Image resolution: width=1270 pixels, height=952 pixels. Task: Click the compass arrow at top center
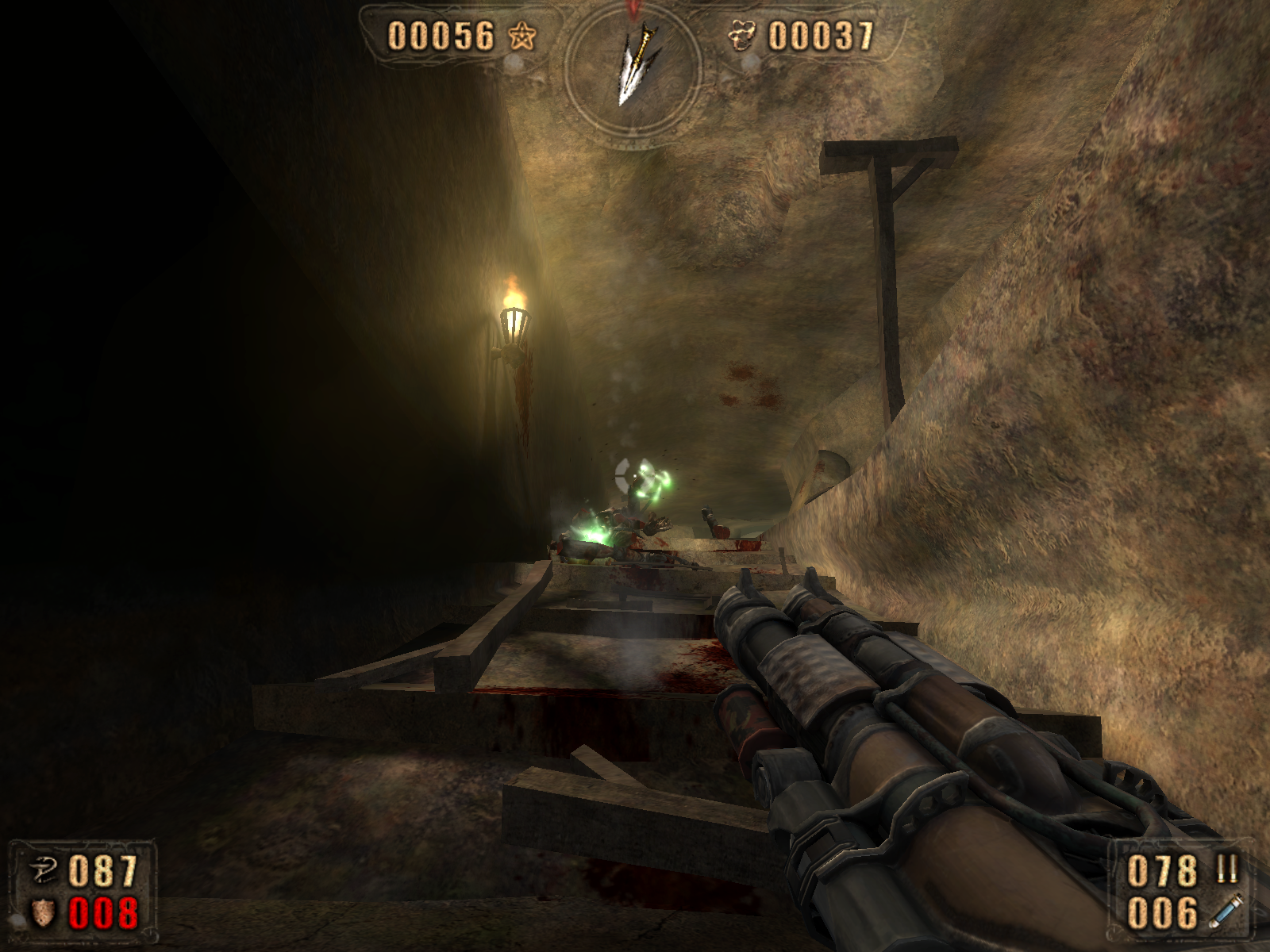click(633, 66)
